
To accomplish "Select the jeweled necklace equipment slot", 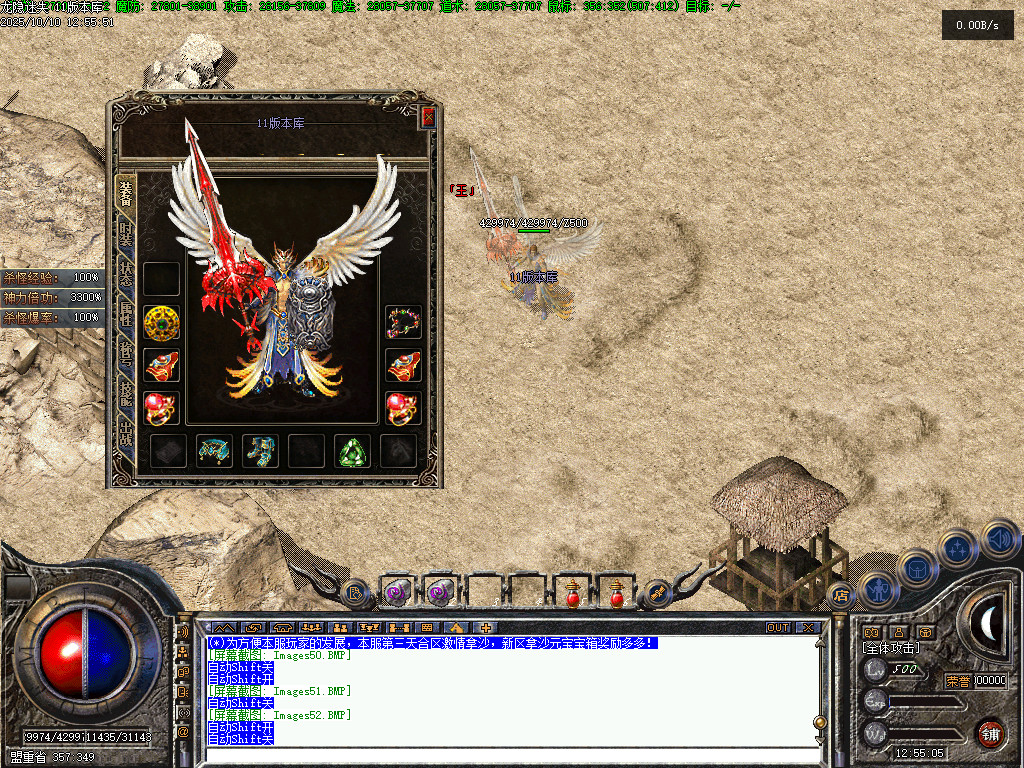I will [404, 322].
